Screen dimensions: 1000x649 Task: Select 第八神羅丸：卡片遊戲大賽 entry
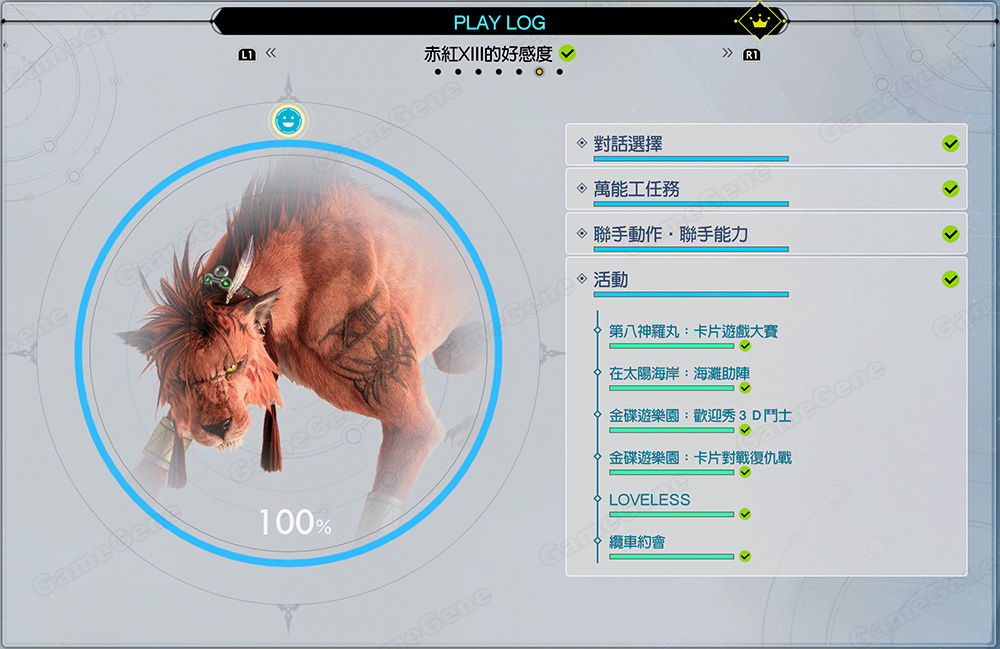[x=693, y=331]
